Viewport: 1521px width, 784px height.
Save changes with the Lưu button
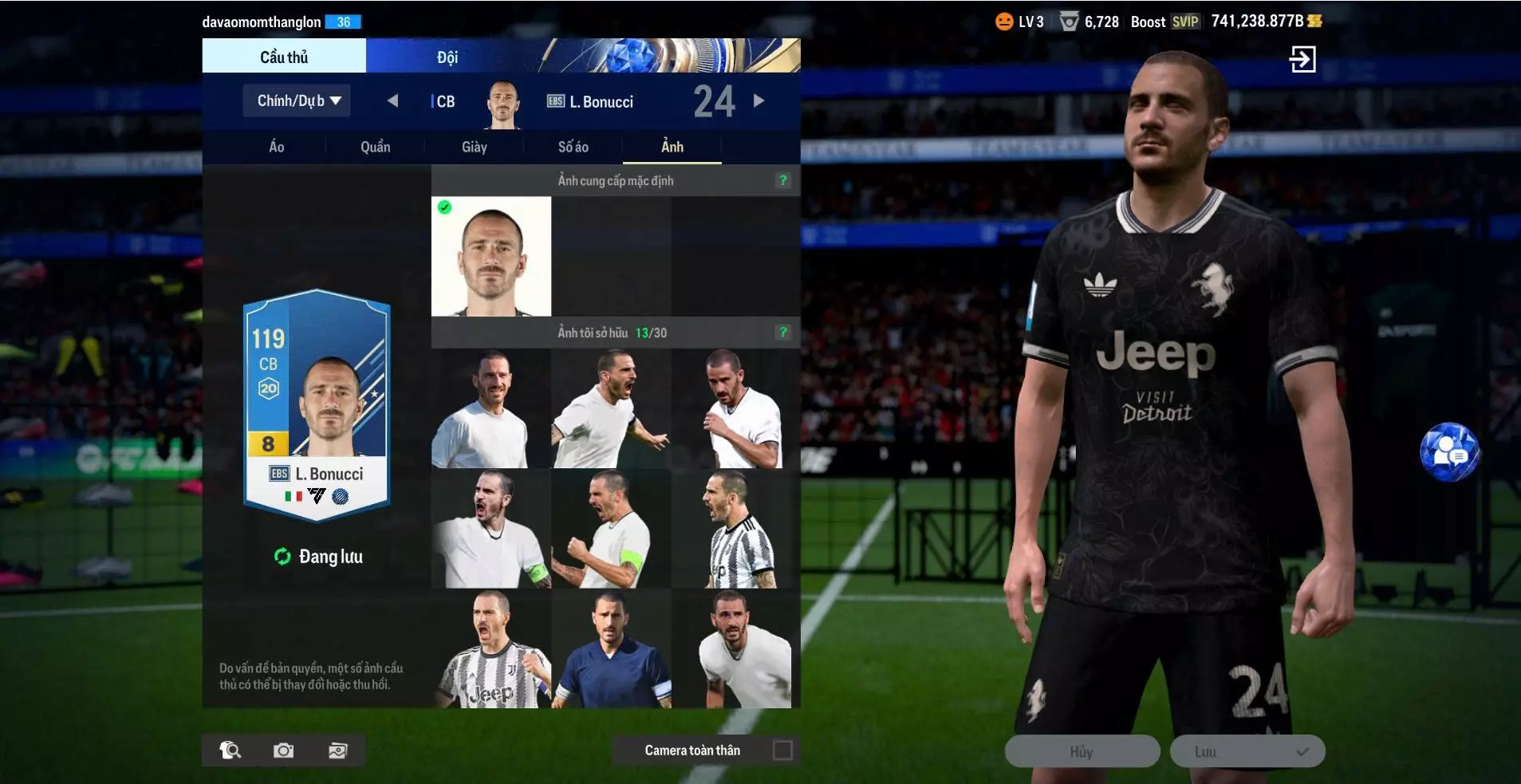pos(1247,751)
